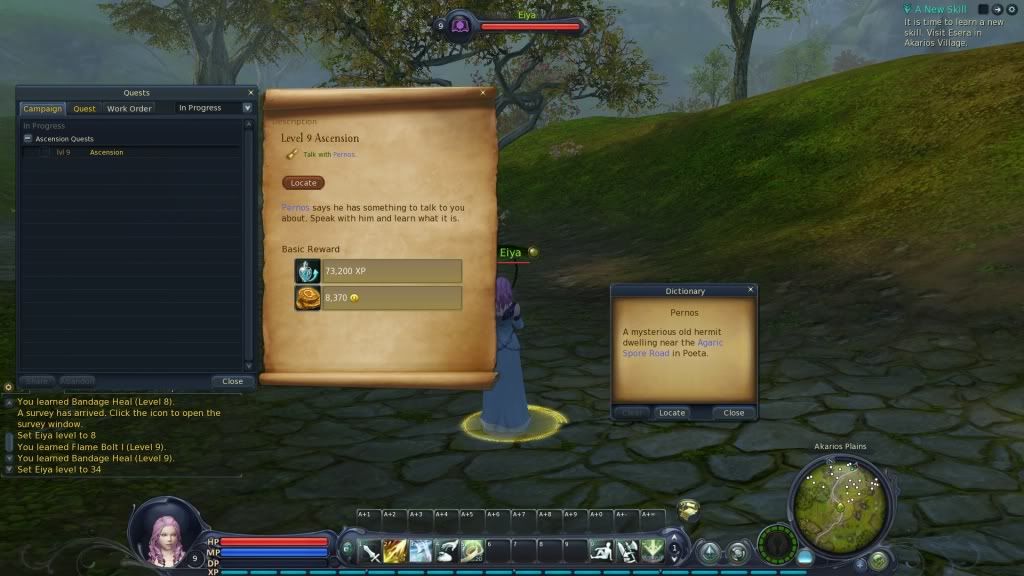Close the Dictionary window via Close button

pyautogui.click(x=733, y=412)
